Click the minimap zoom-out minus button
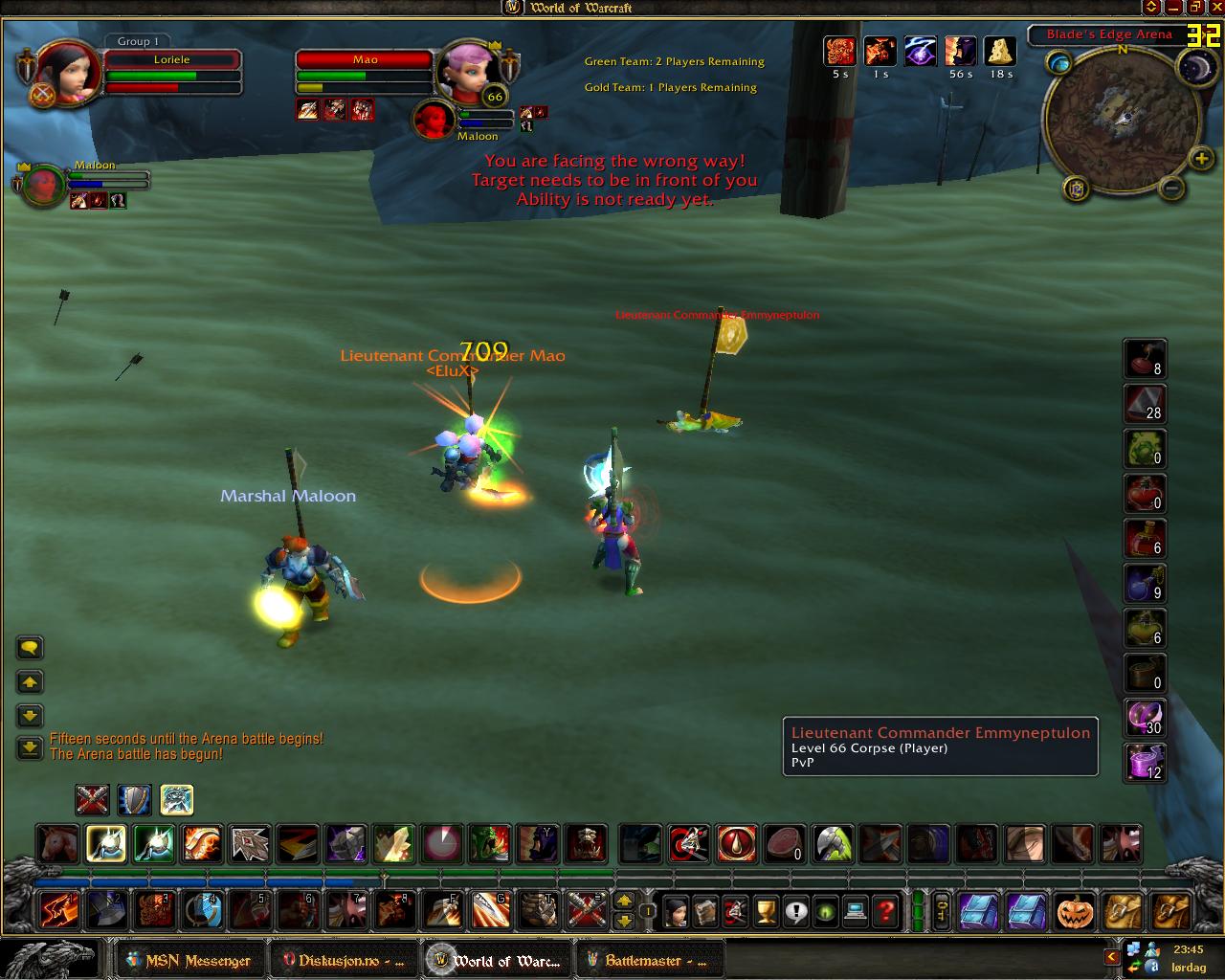This screenshot has width=1225, height=980. tap(1171, 188)
